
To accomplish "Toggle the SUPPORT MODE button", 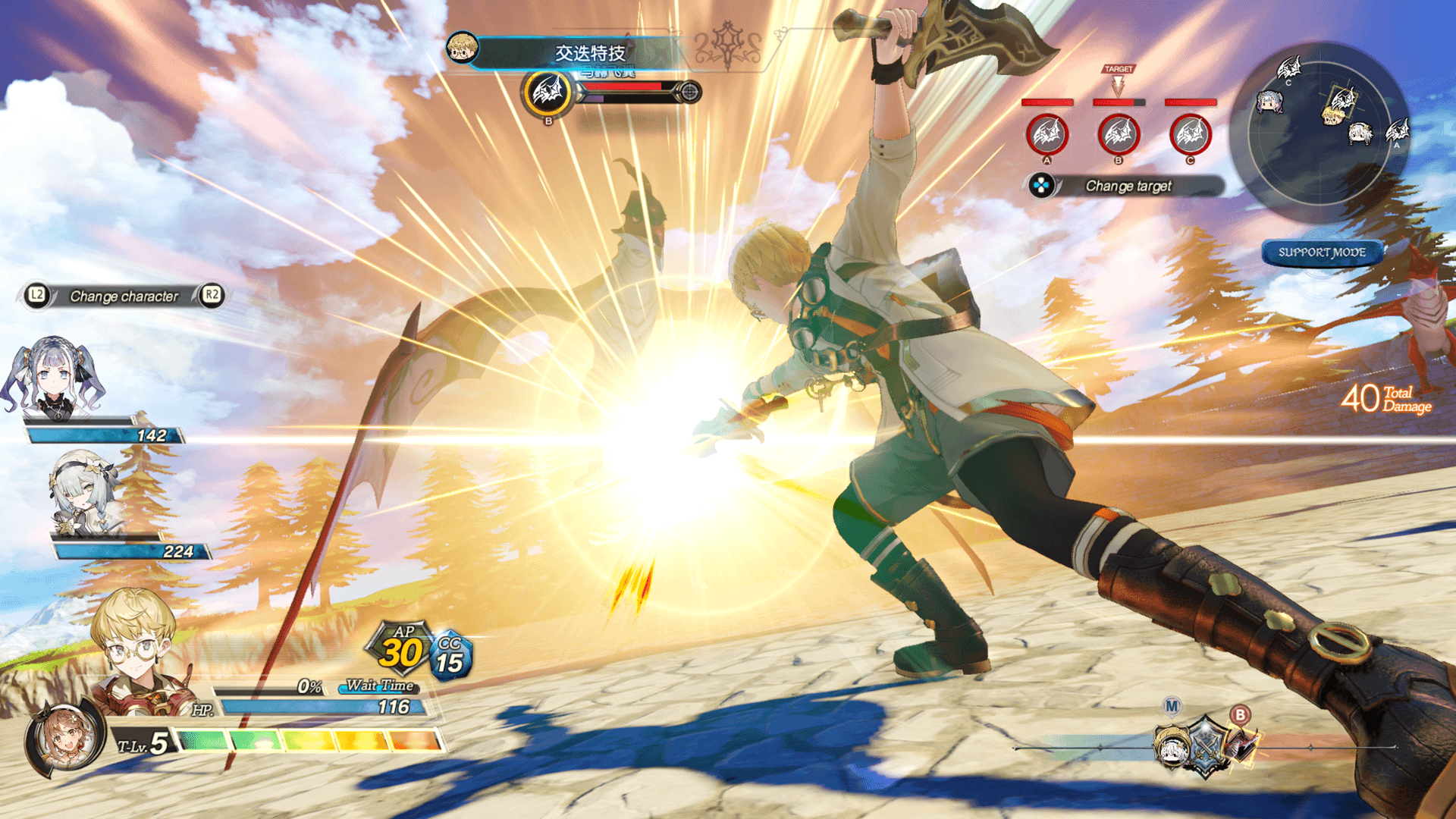I will click(x=1322, y=253).
